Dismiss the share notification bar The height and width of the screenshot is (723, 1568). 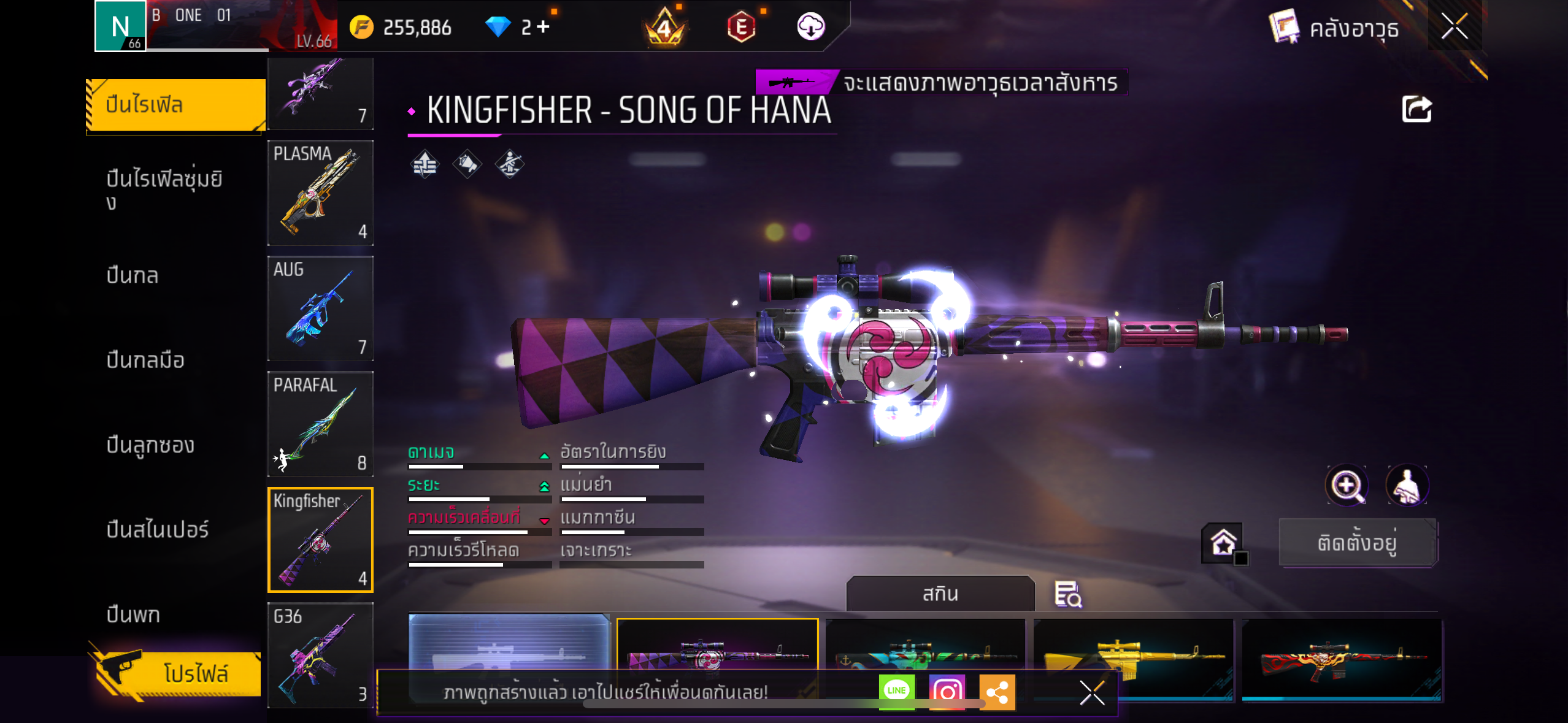(x=1091, y=693)
